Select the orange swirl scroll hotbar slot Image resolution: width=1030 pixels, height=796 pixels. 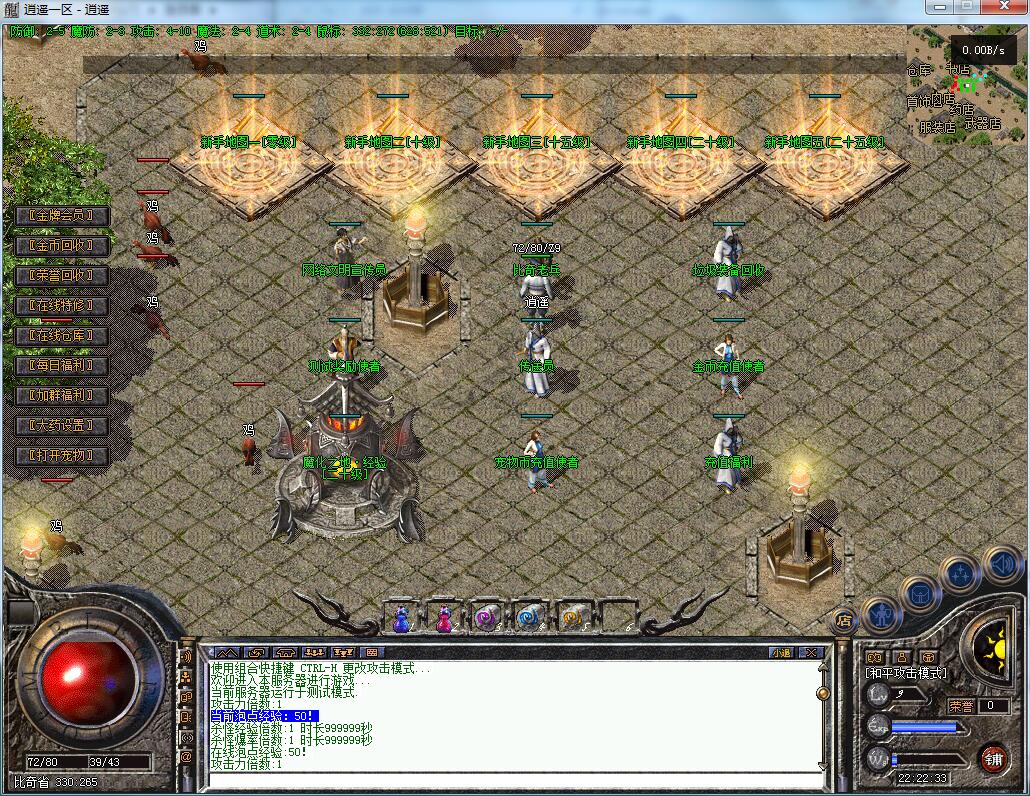tap(572, 618)
